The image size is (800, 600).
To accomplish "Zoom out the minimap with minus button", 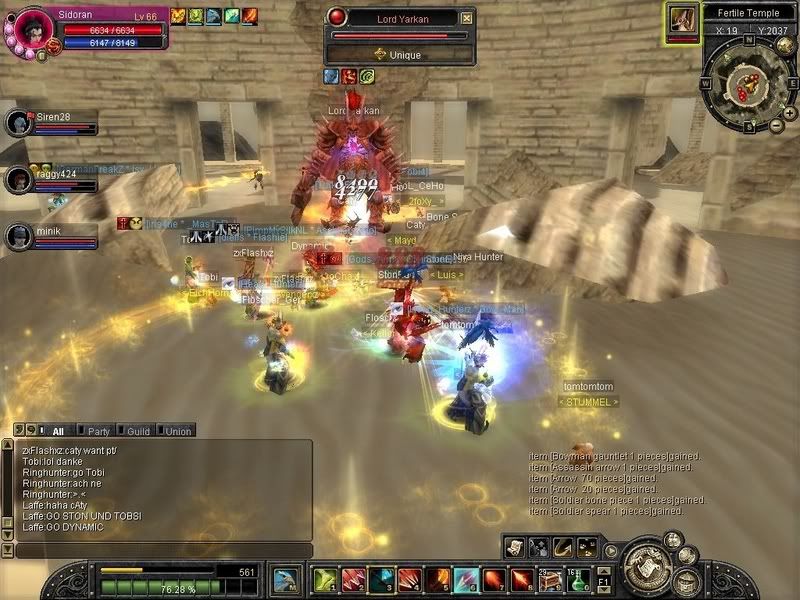I will (776, 126).
